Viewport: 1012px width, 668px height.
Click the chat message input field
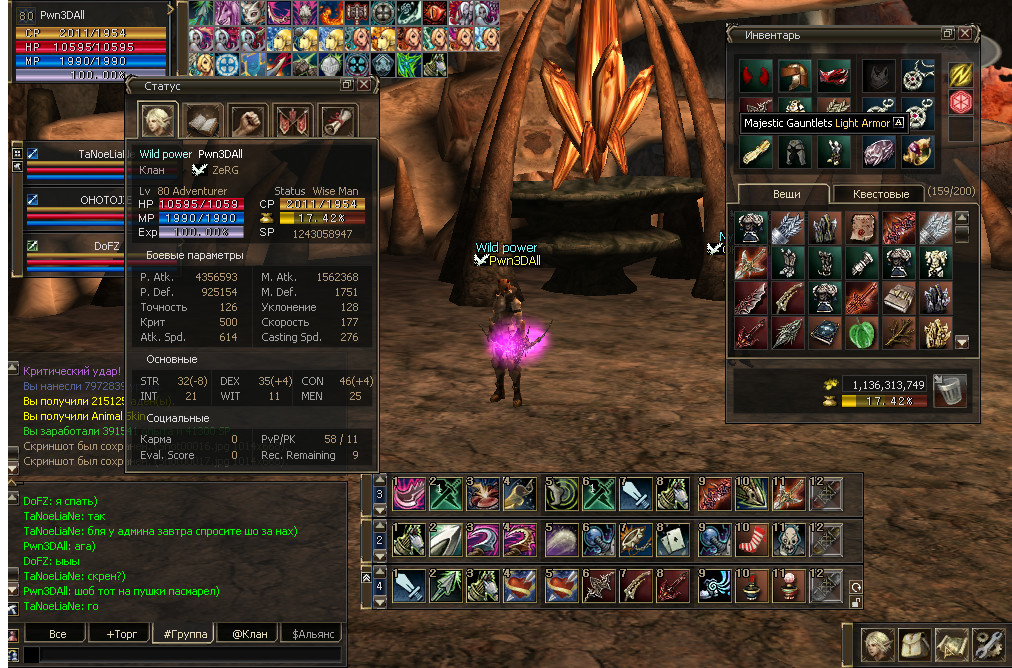(180, 655)
